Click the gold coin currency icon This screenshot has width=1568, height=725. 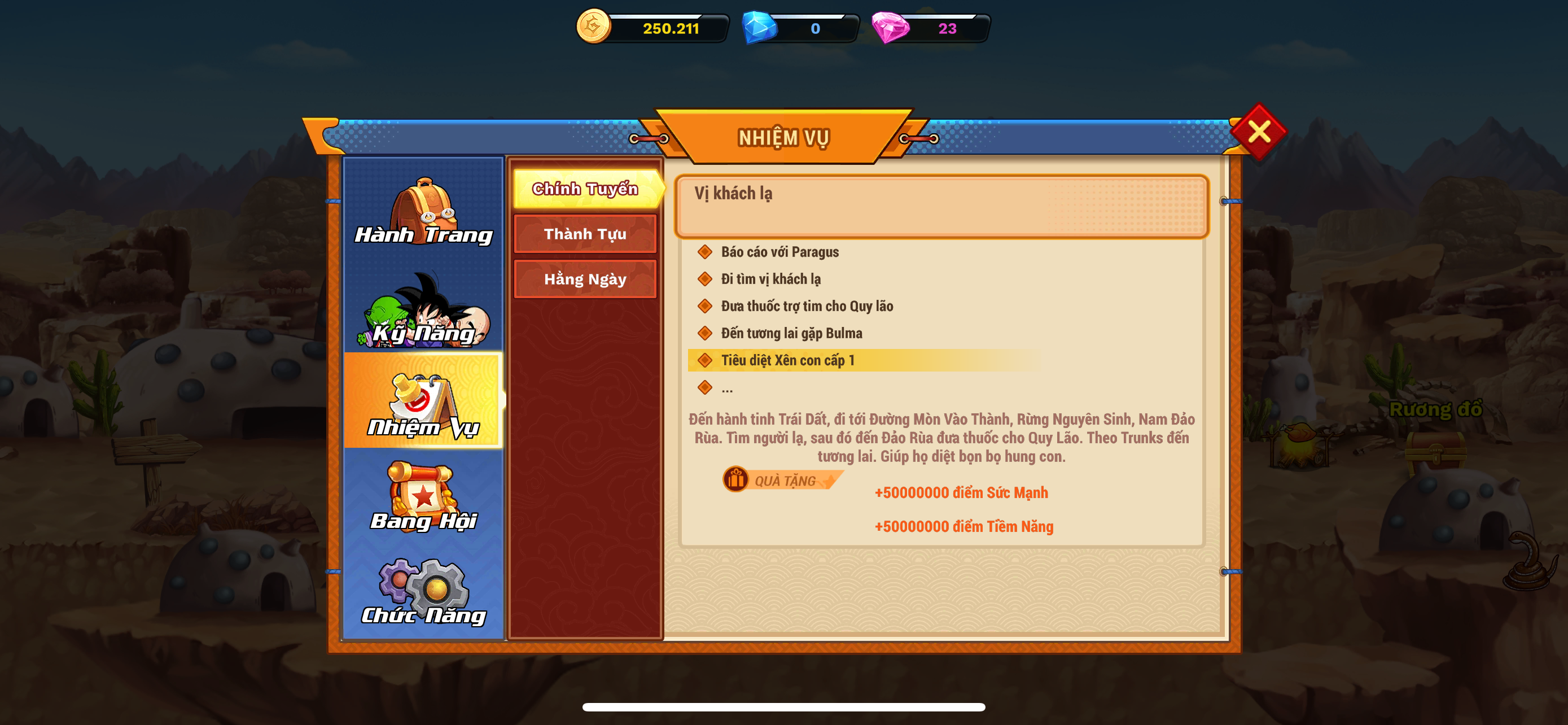(593, 27)
